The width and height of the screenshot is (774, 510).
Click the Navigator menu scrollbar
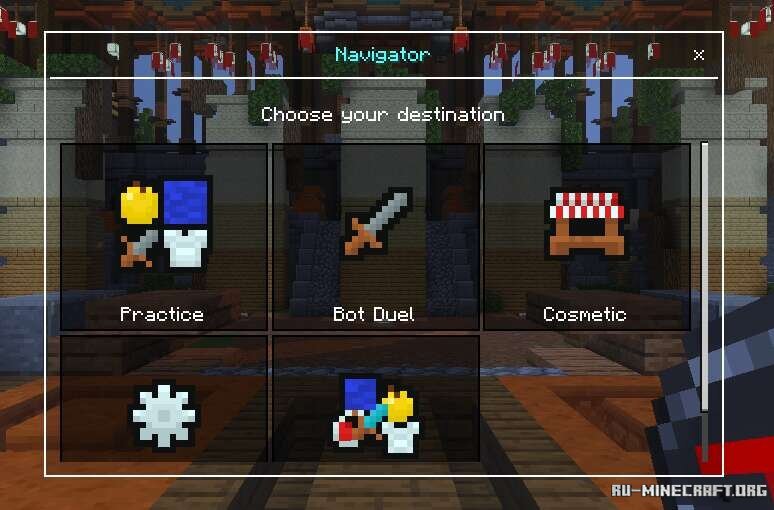[705, 300]
